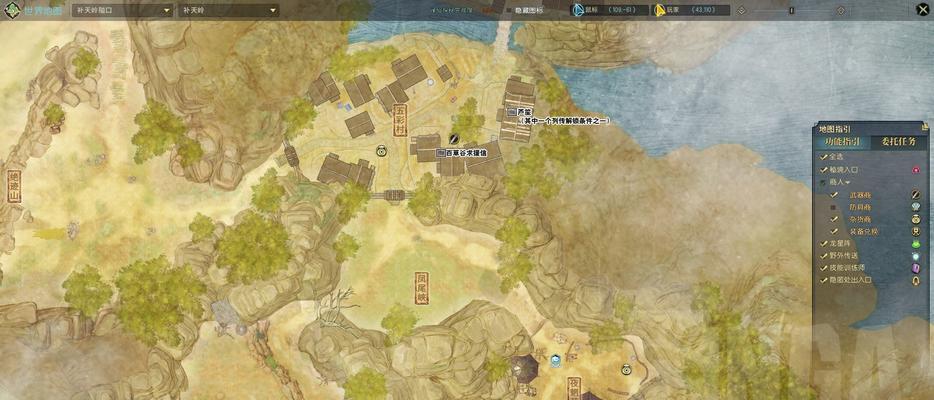Switch to the 委托任务 tab
The height and width of the screenshot is (400, 934).
(897, 142)
